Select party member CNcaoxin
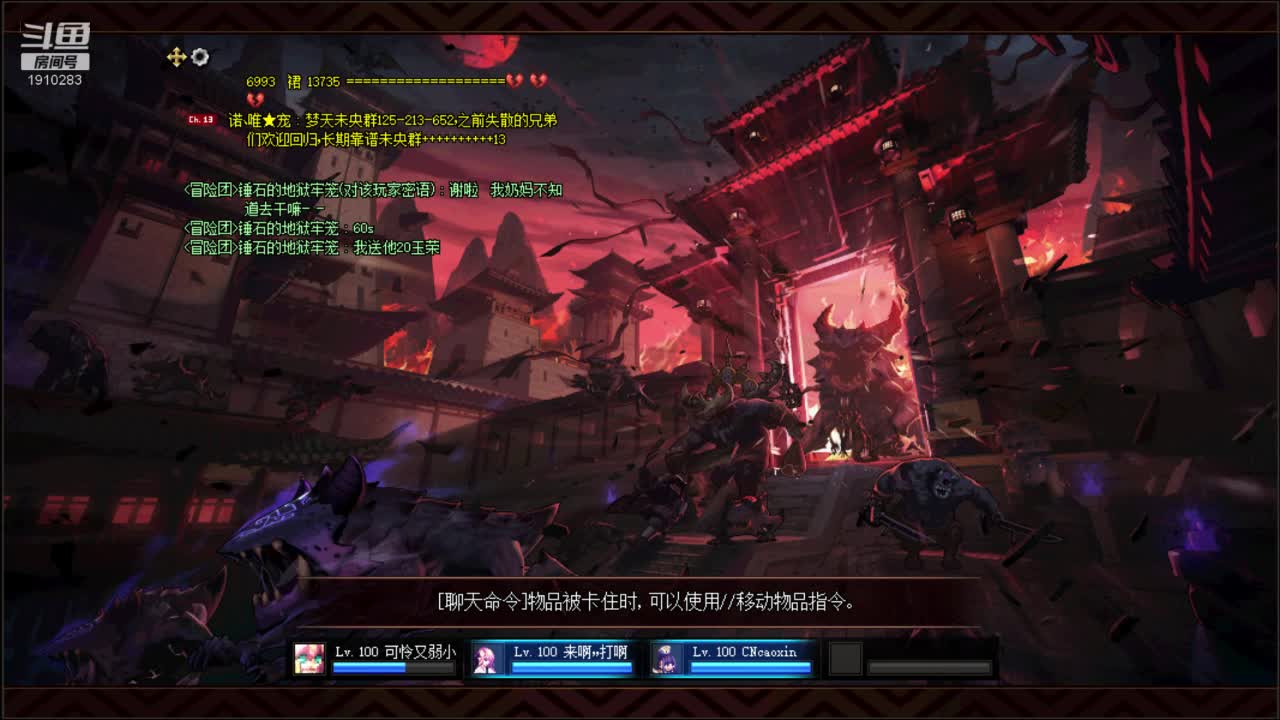The height and width of the screenshot is (720, 1280). click(731, 658)
